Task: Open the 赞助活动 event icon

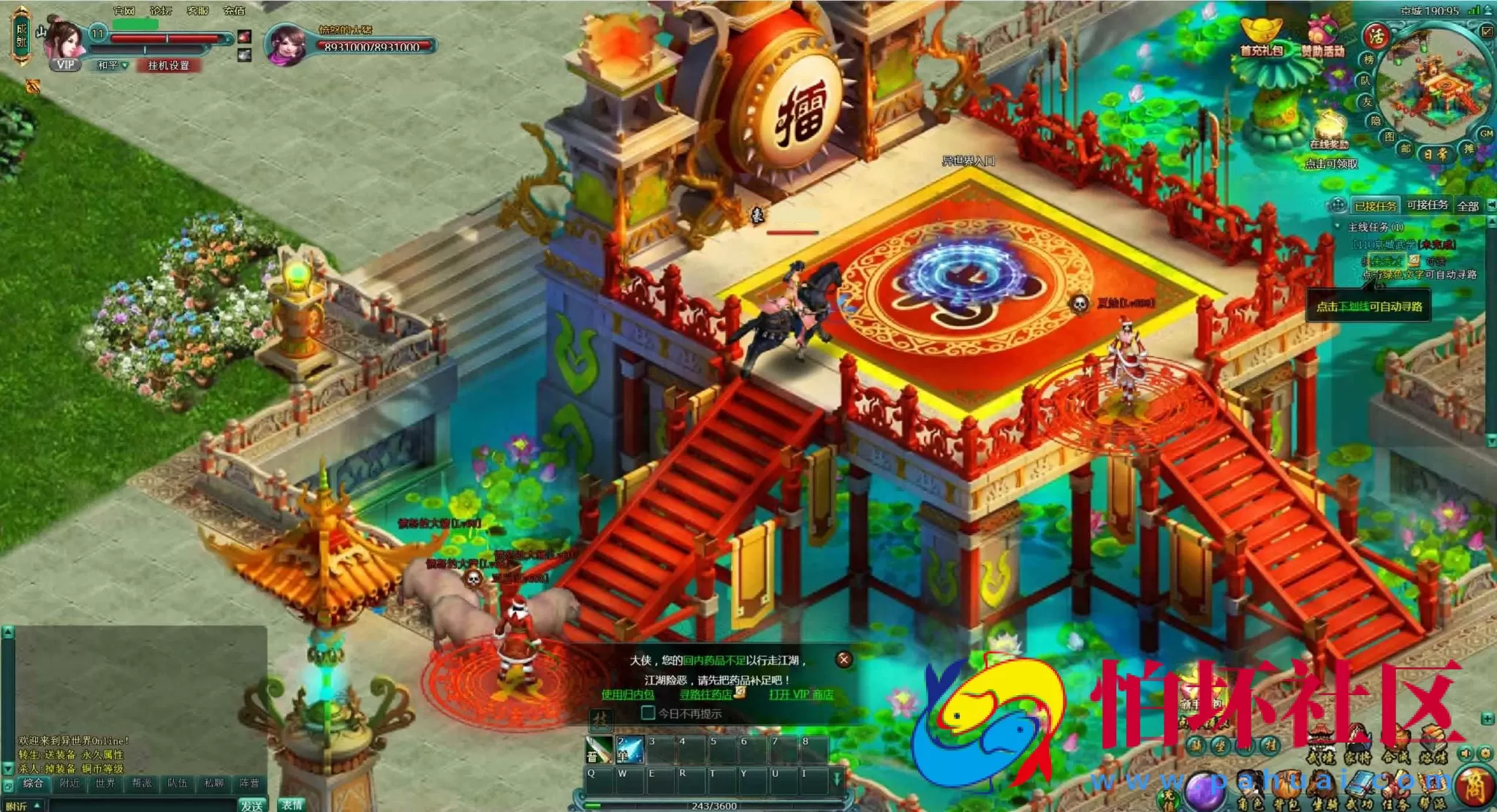Action: 1322,38
